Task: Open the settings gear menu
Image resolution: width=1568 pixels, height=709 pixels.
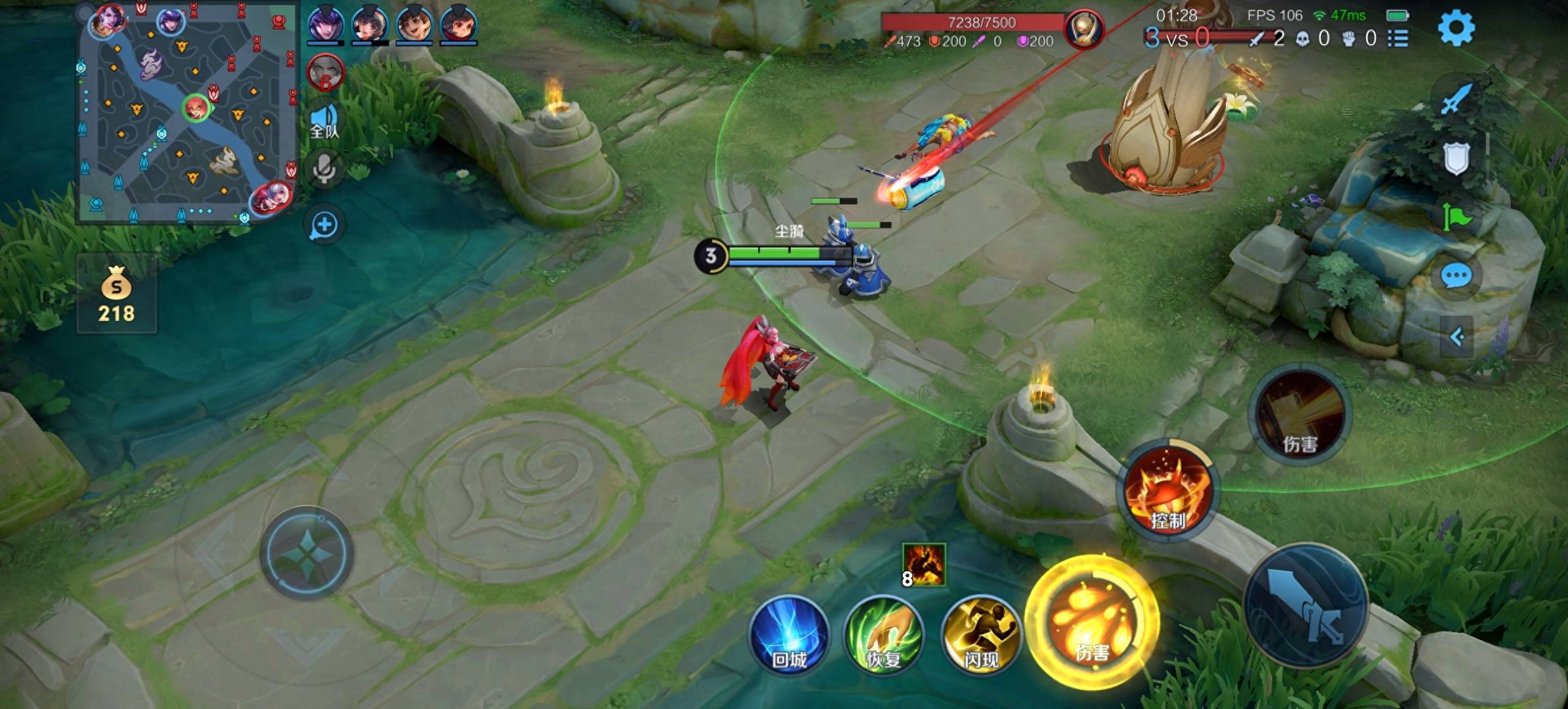Action: [x=1456, y=28]
